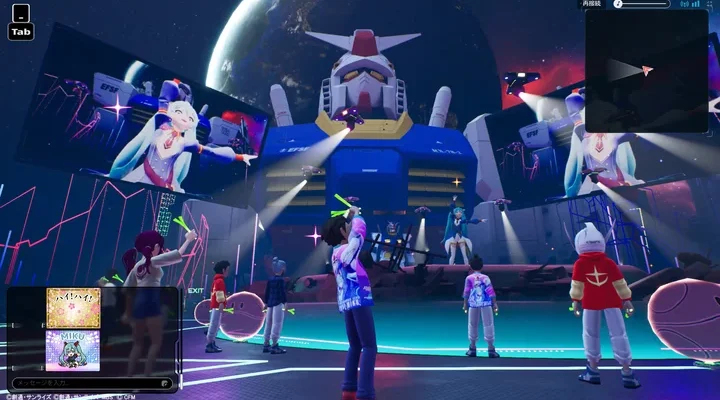Click the chat message input field
This screenshot has width=720, height=400.
point(95,383)
